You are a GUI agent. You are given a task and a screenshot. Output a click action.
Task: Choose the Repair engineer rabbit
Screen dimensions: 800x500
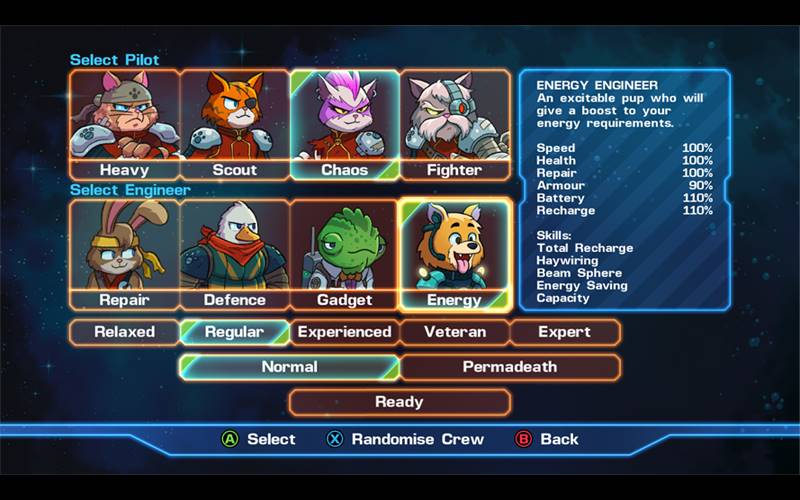[x=124, y=254]
